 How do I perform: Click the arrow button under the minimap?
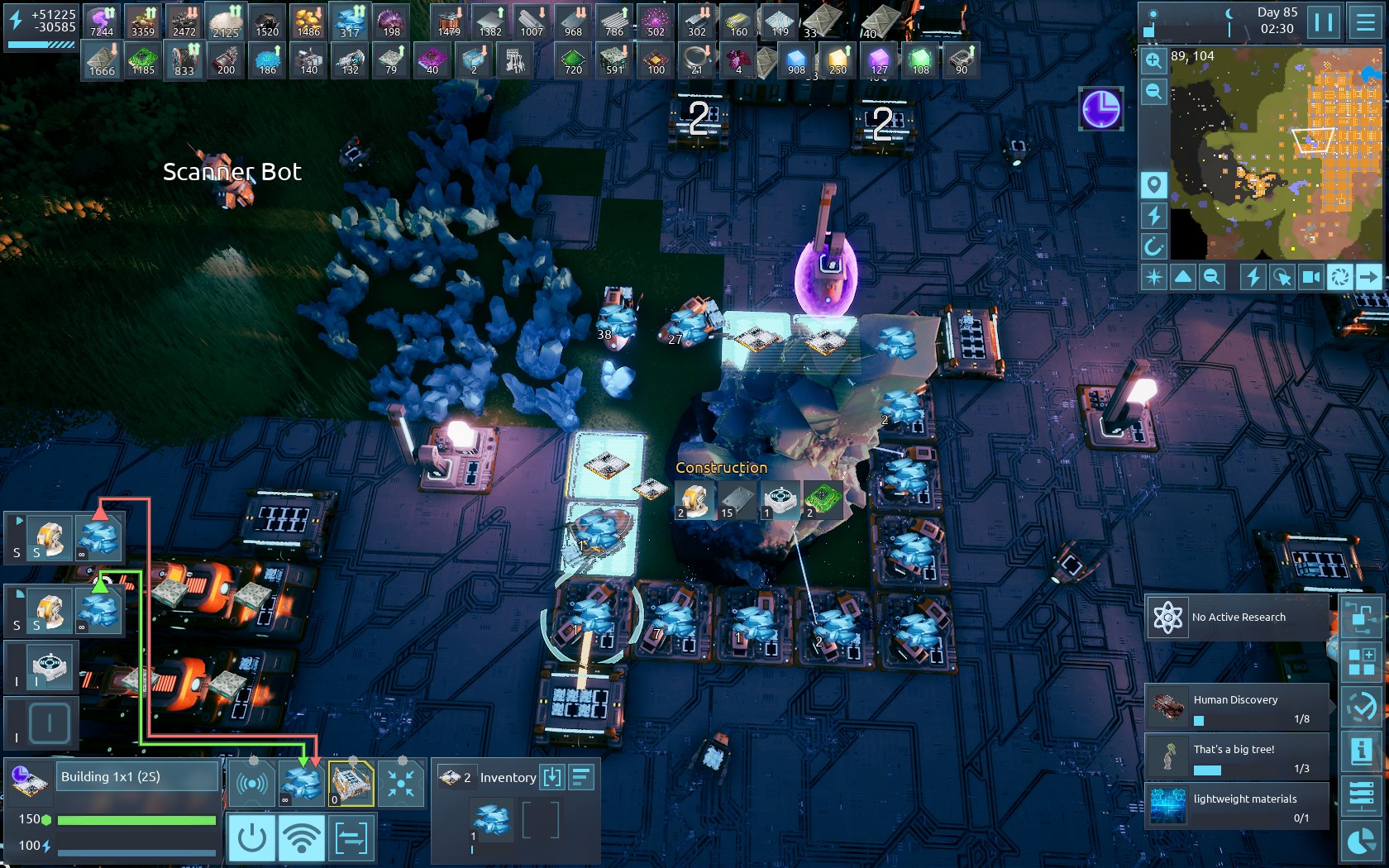coord(1369,277)
